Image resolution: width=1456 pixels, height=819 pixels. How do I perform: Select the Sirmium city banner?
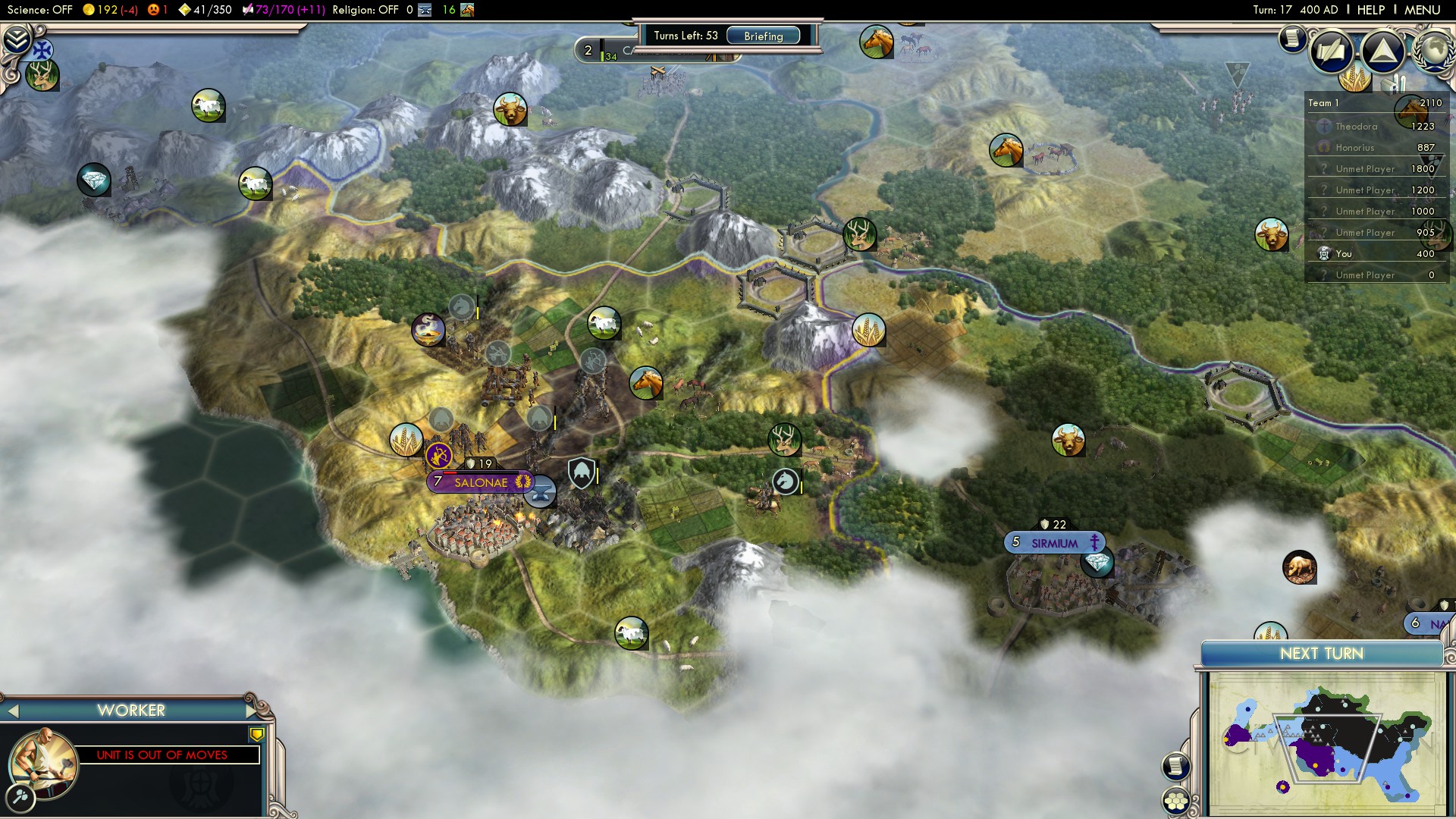(x=1054, y=543)
